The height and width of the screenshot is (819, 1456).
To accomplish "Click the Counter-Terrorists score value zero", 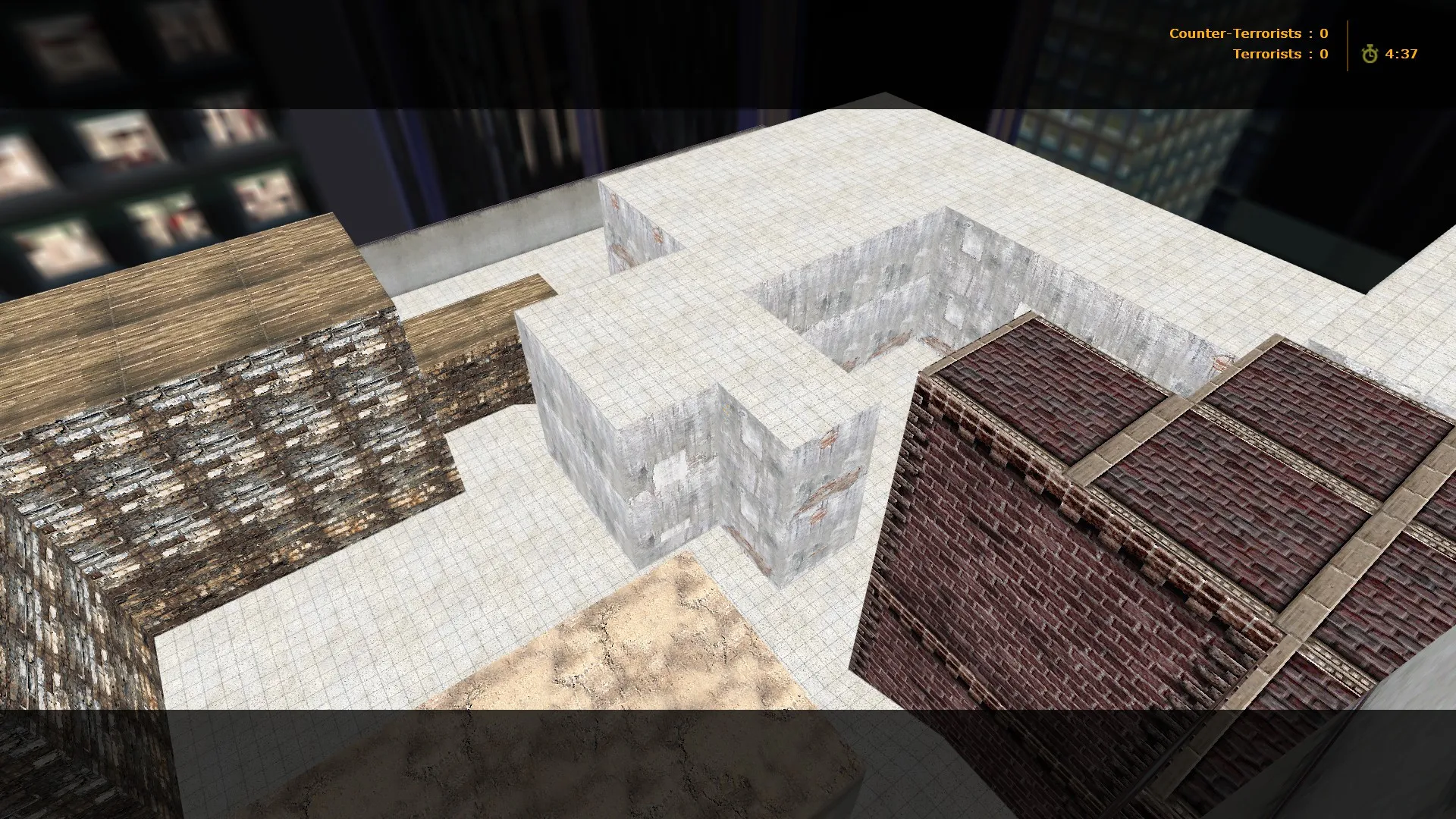I will click(x=1323, y=33).
